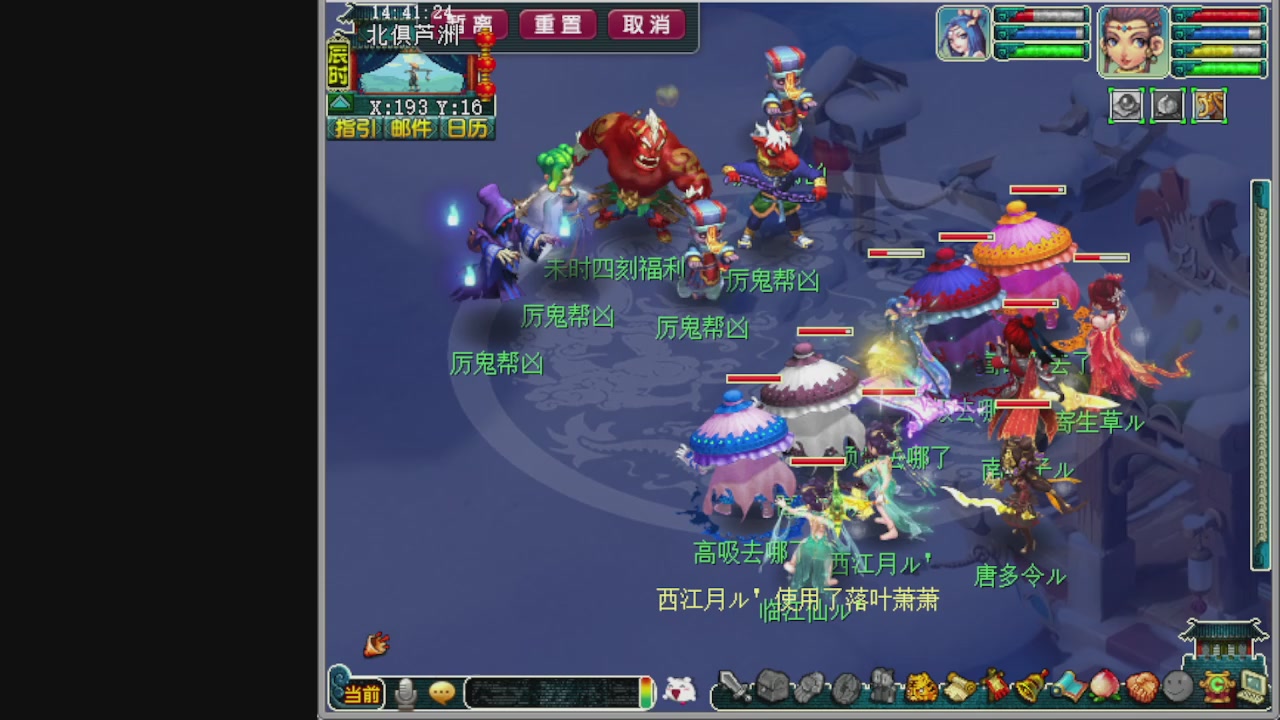This screenshot has height=720, width=1280.
Task: Expand the 当前 chat channel selector
Action: point(362,691)
